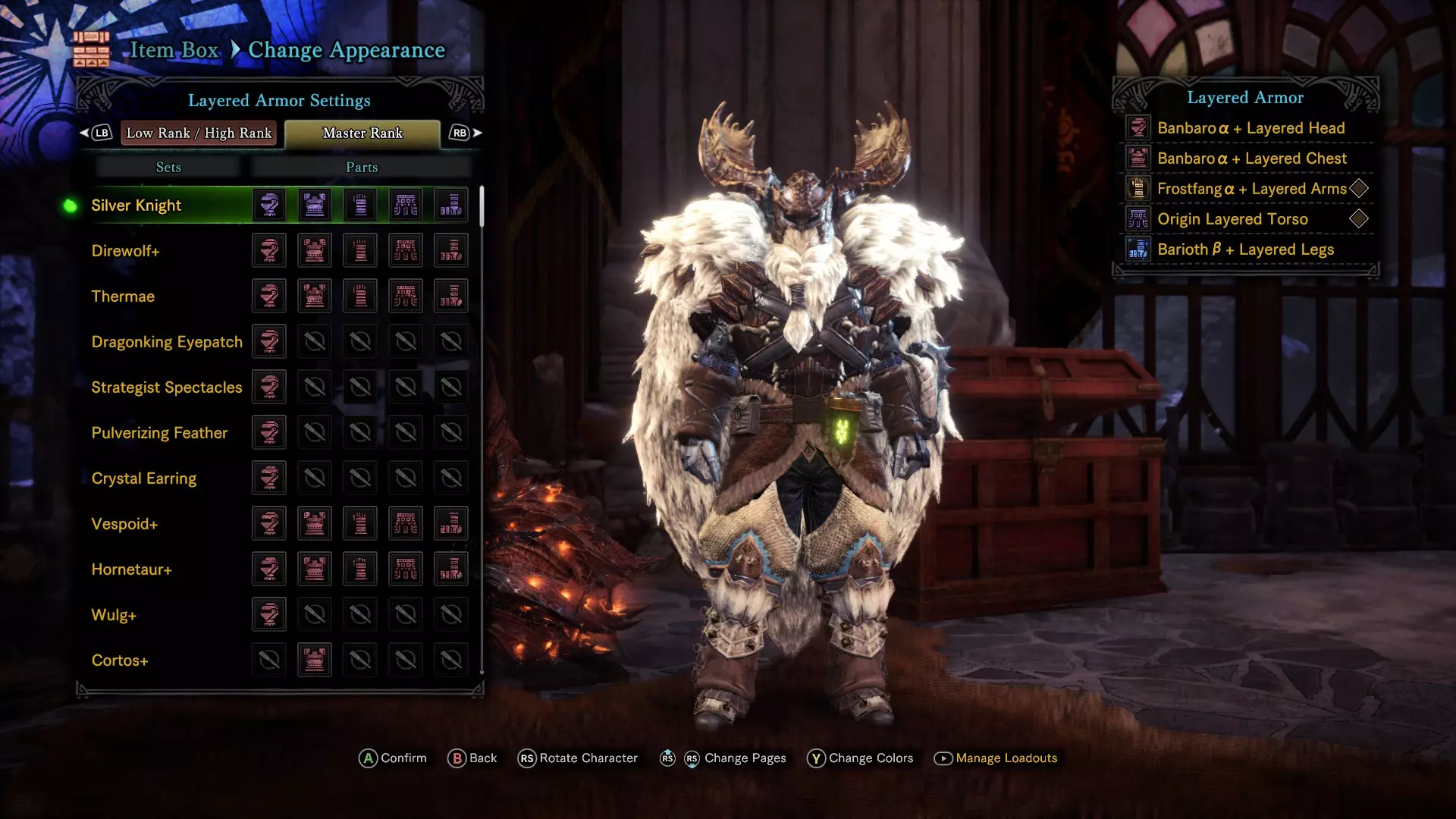Viewport: 1456px width, 819px height.
Task: Select the Direwolf+ armor set row
Action: click(125, 251)
